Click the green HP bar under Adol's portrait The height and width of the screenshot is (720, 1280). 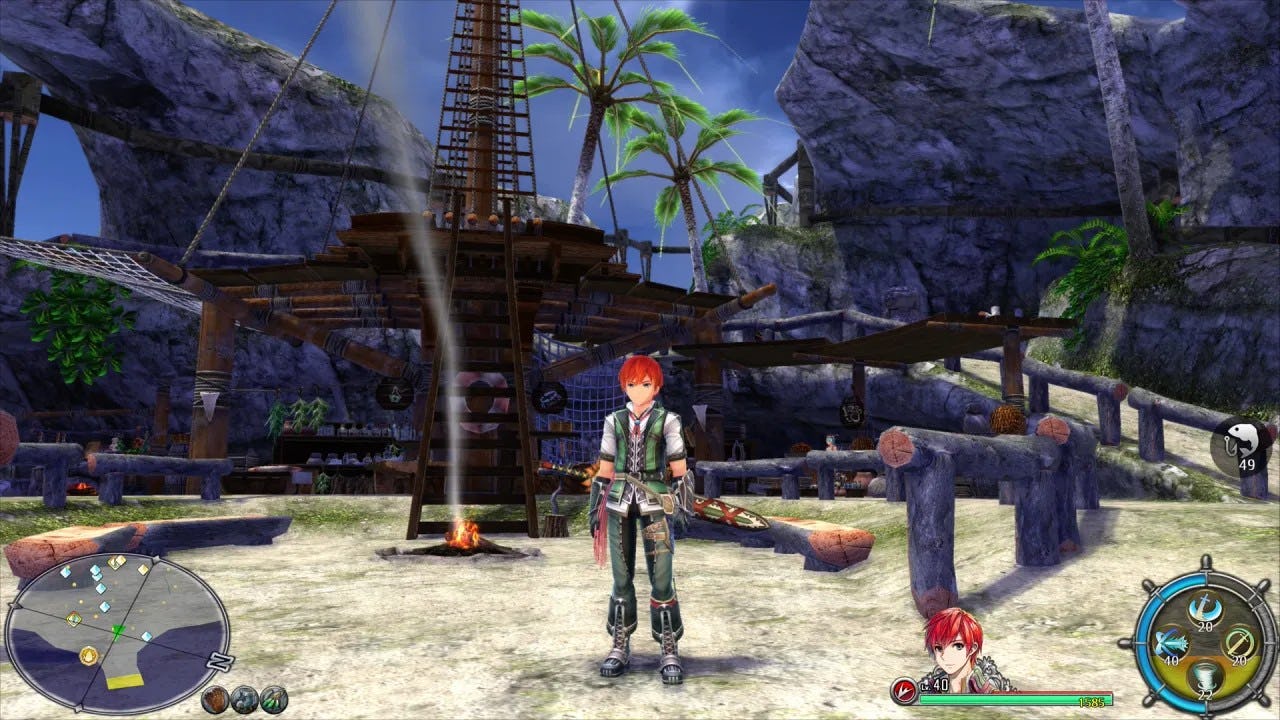point(1002,699)
